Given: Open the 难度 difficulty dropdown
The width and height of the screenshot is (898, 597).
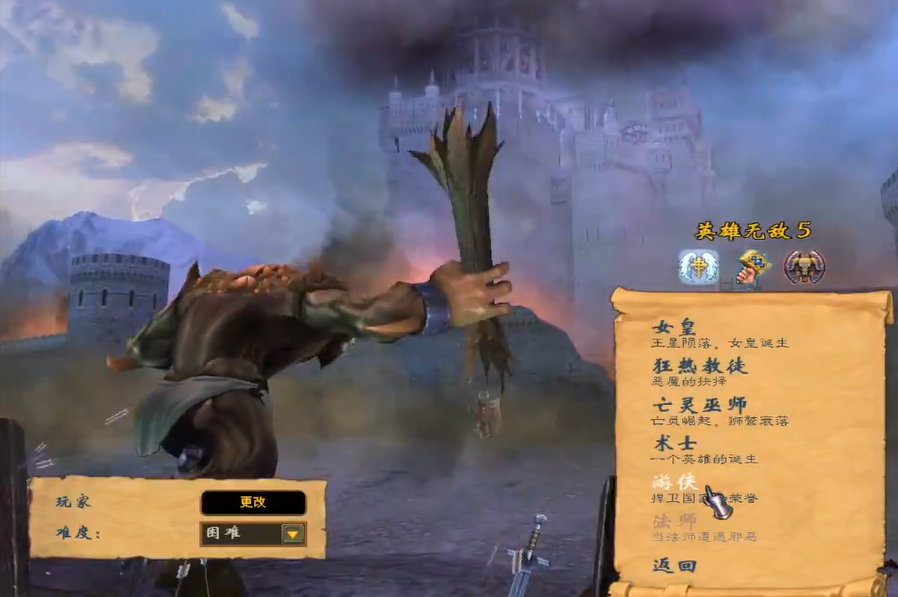Looking at the screenshot, I should coord(292,533).
